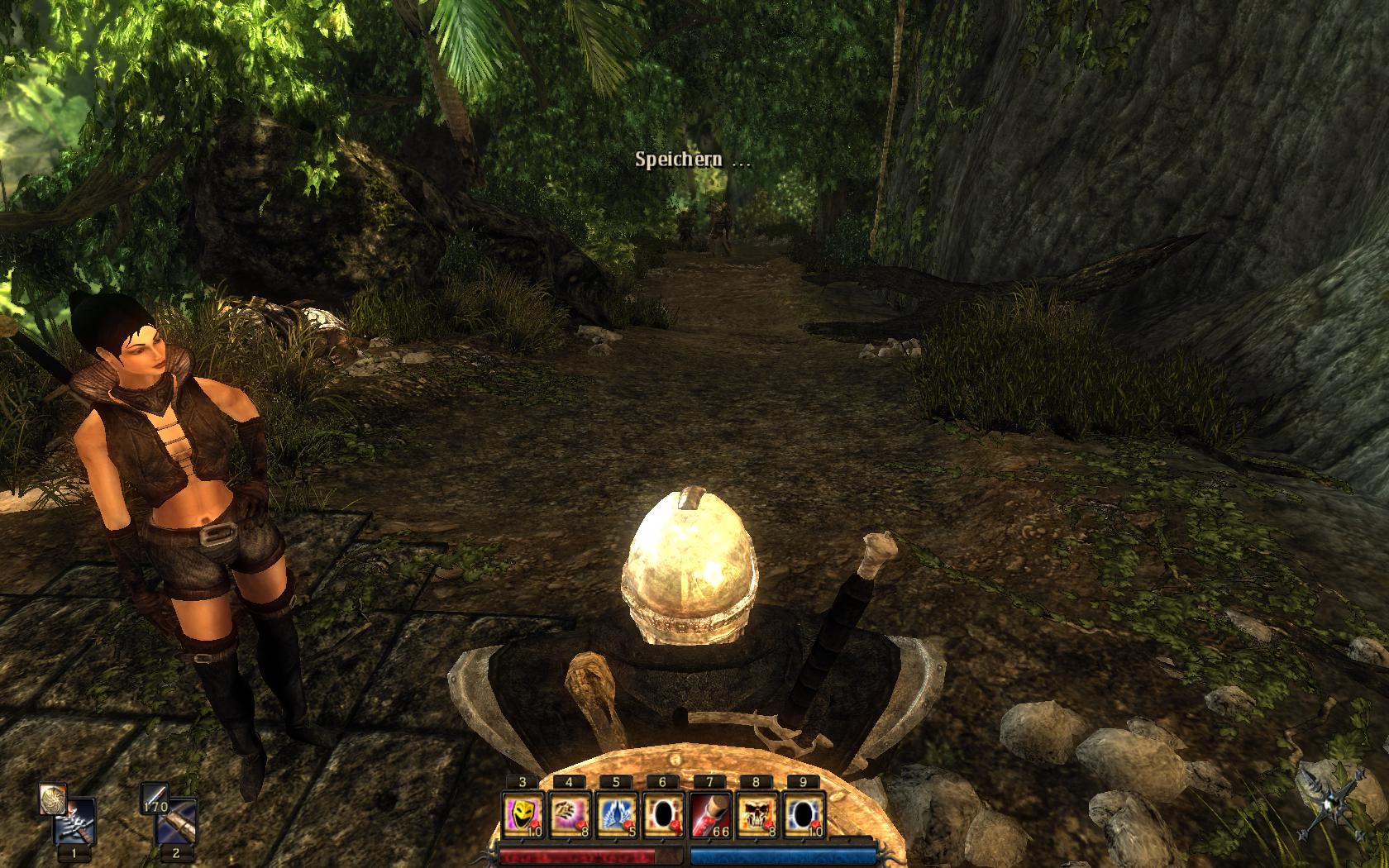Select the arrow ammunition icon showing 170

tap(155, 799)
